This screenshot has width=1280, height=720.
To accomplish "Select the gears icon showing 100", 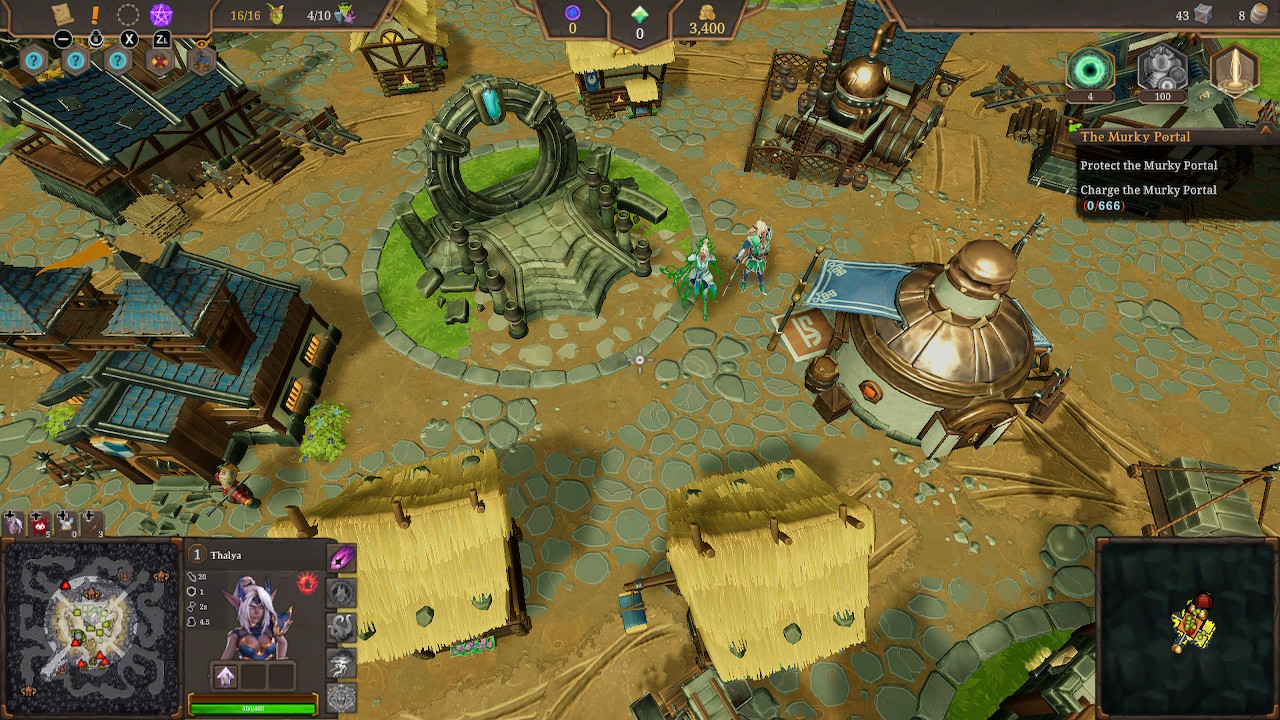I will pyautogui.click(x=1162, y=70).
